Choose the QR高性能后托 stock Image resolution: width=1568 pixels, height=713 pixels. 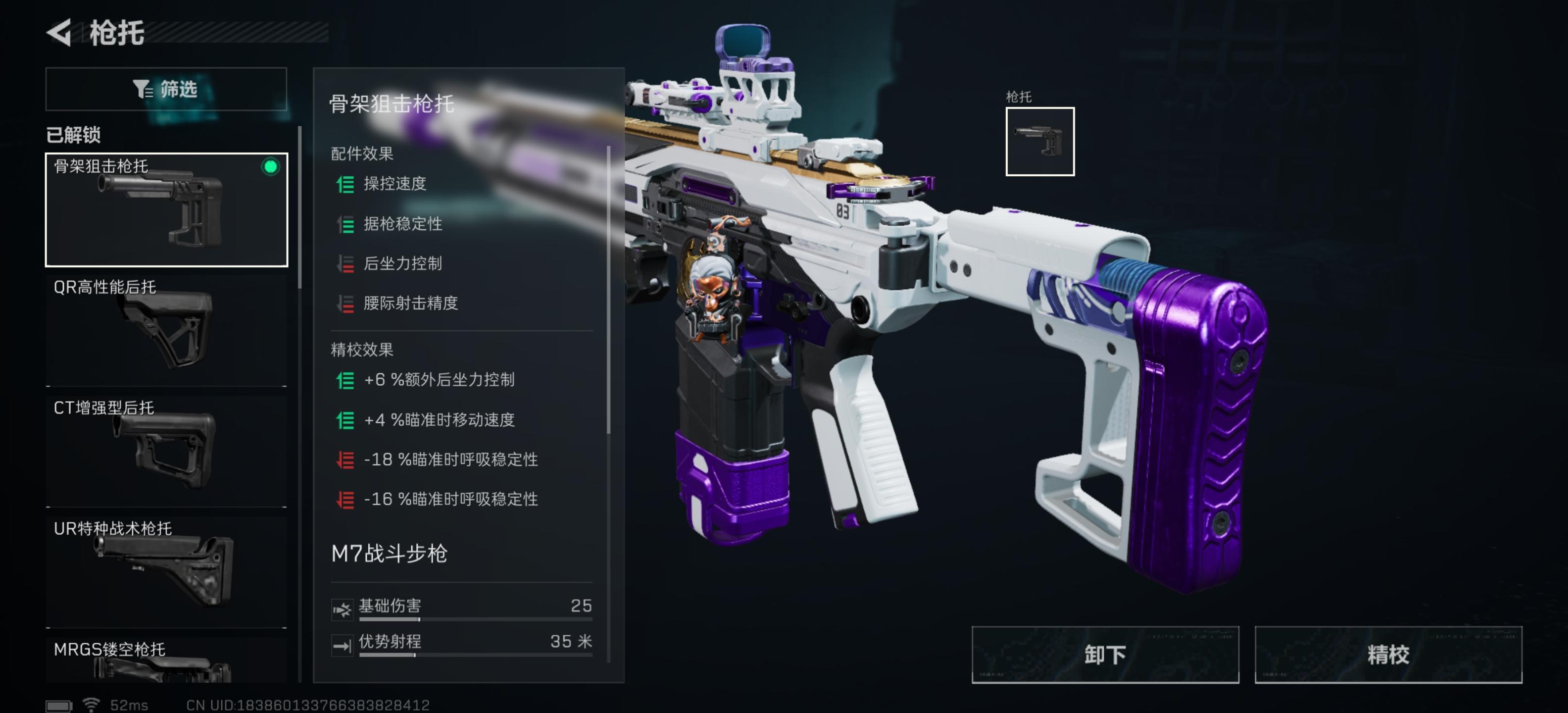point(166,330)
